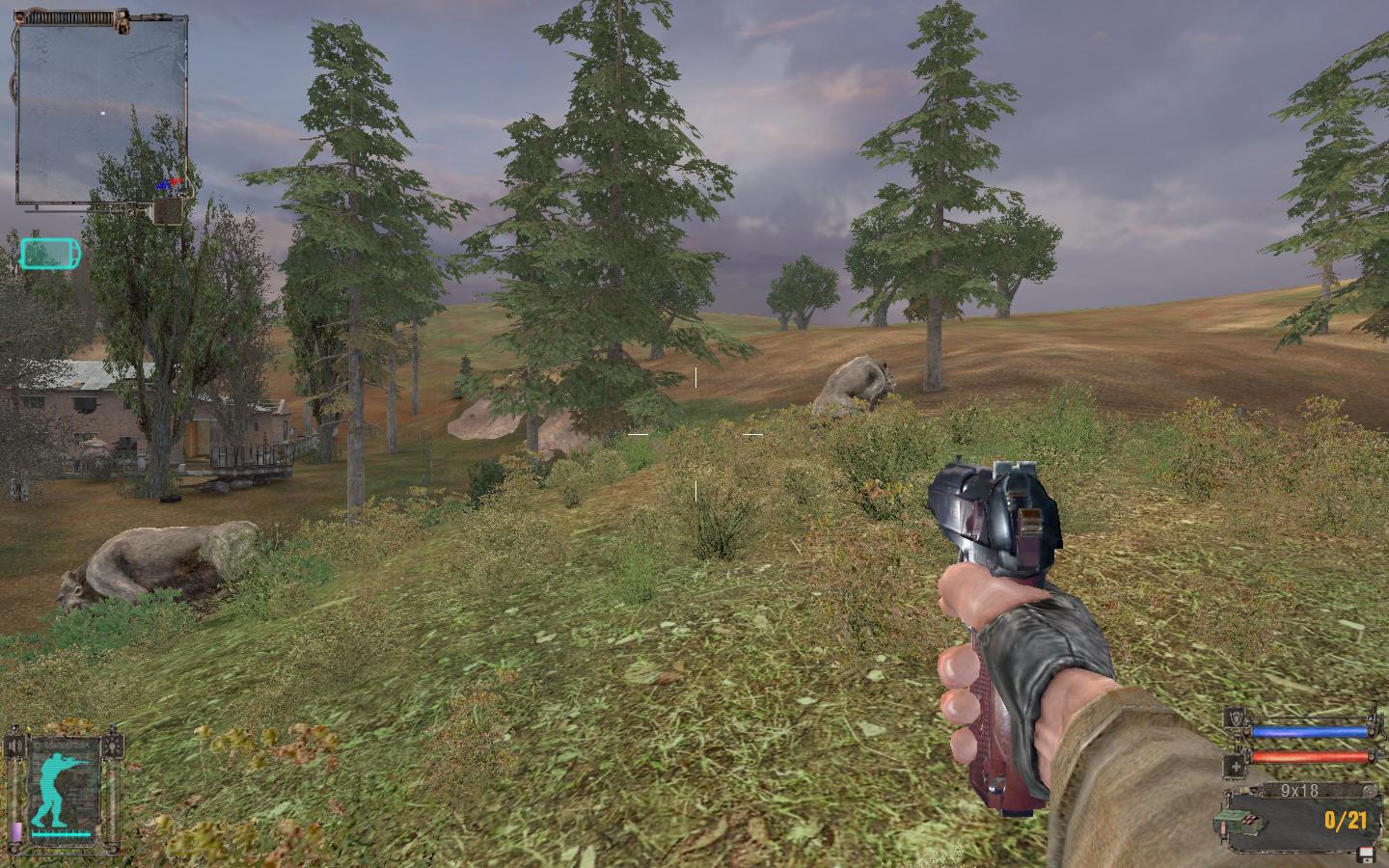Click the red and blue minimap markers
Screen dimensions: 1389x868
click(x=170, y=181)
